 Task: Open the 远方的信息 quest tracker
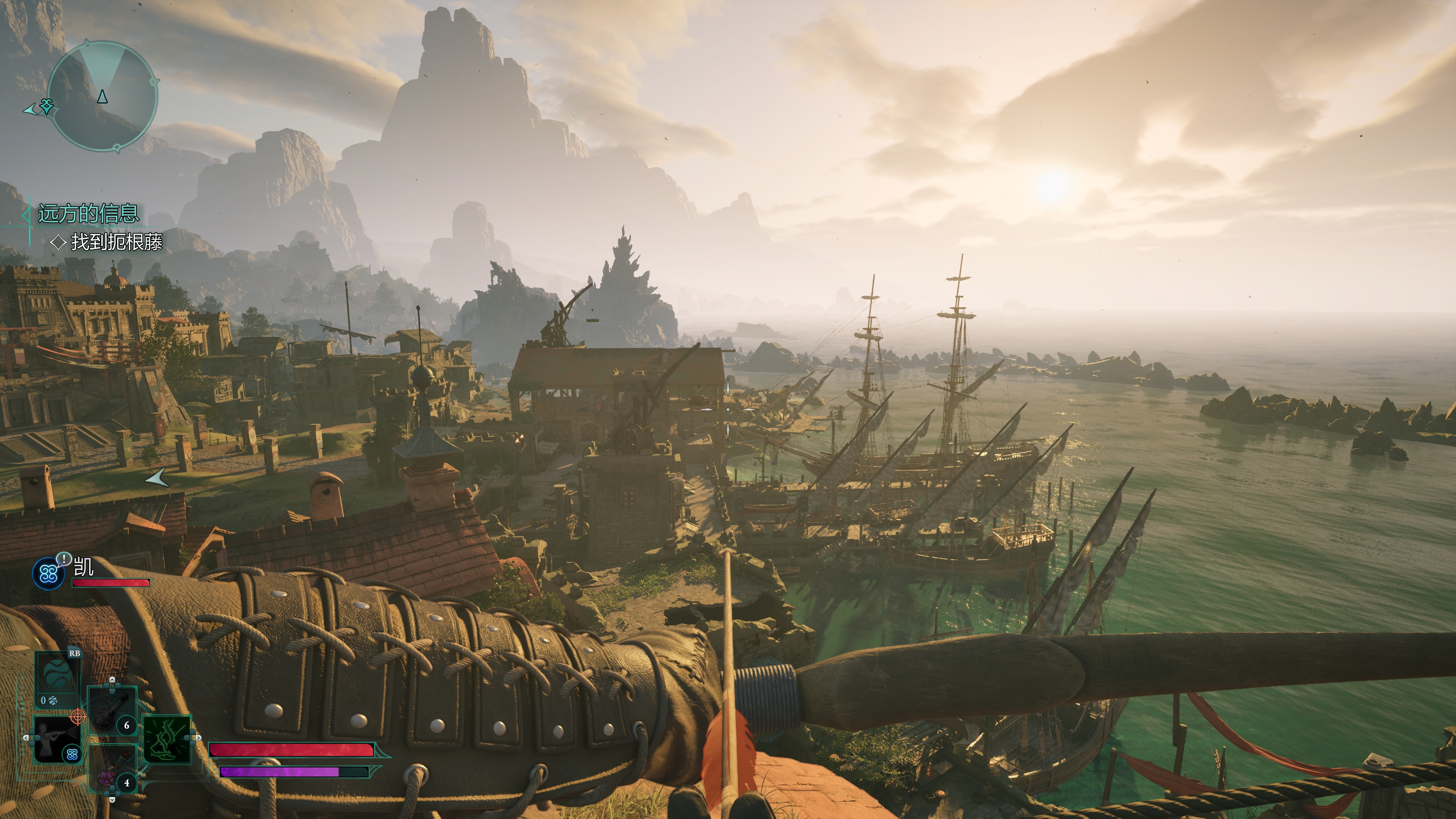click(88, 213)
